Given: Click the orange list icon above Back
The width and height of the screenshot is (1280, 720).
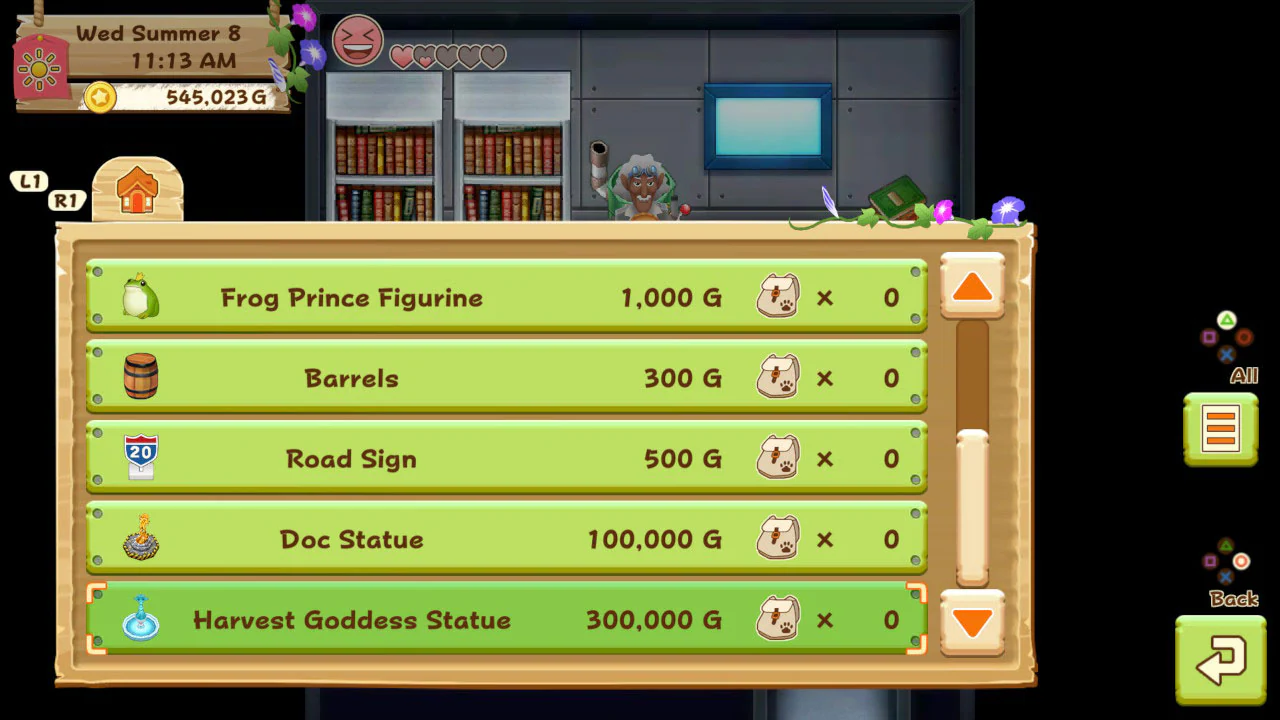Looking at the screenshot, I should [1220, 428].
